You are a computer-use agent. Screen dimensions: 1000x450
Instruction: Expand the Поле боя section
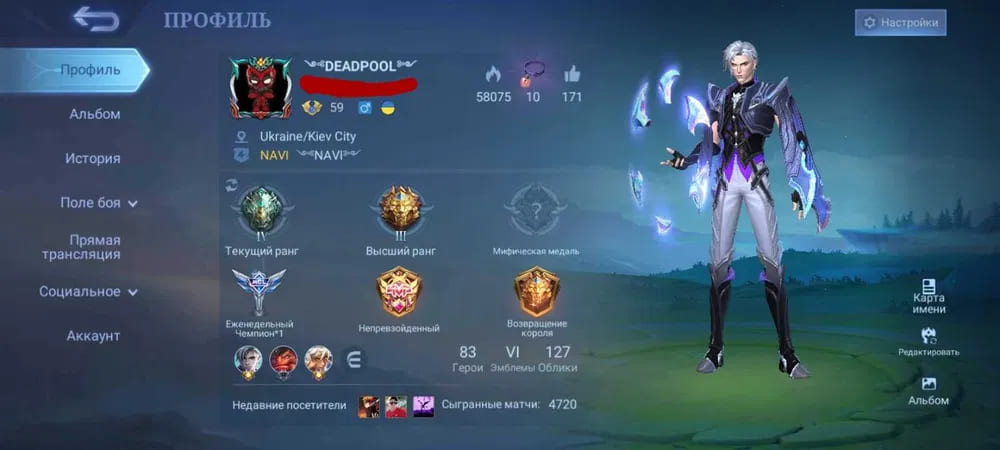coord(98,202)
